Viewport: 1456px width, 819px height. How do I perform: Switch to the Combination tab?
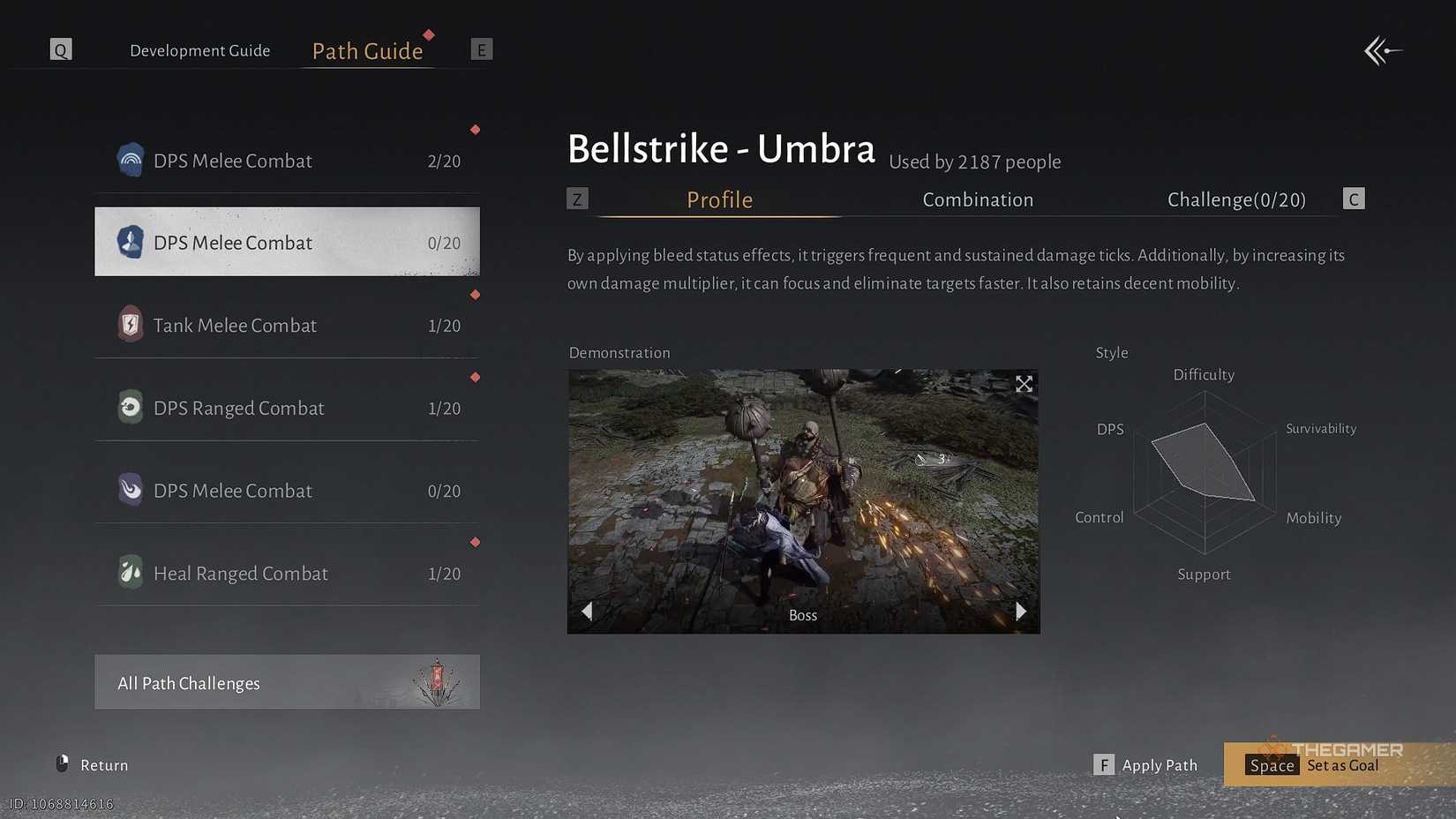click(978, 199)
